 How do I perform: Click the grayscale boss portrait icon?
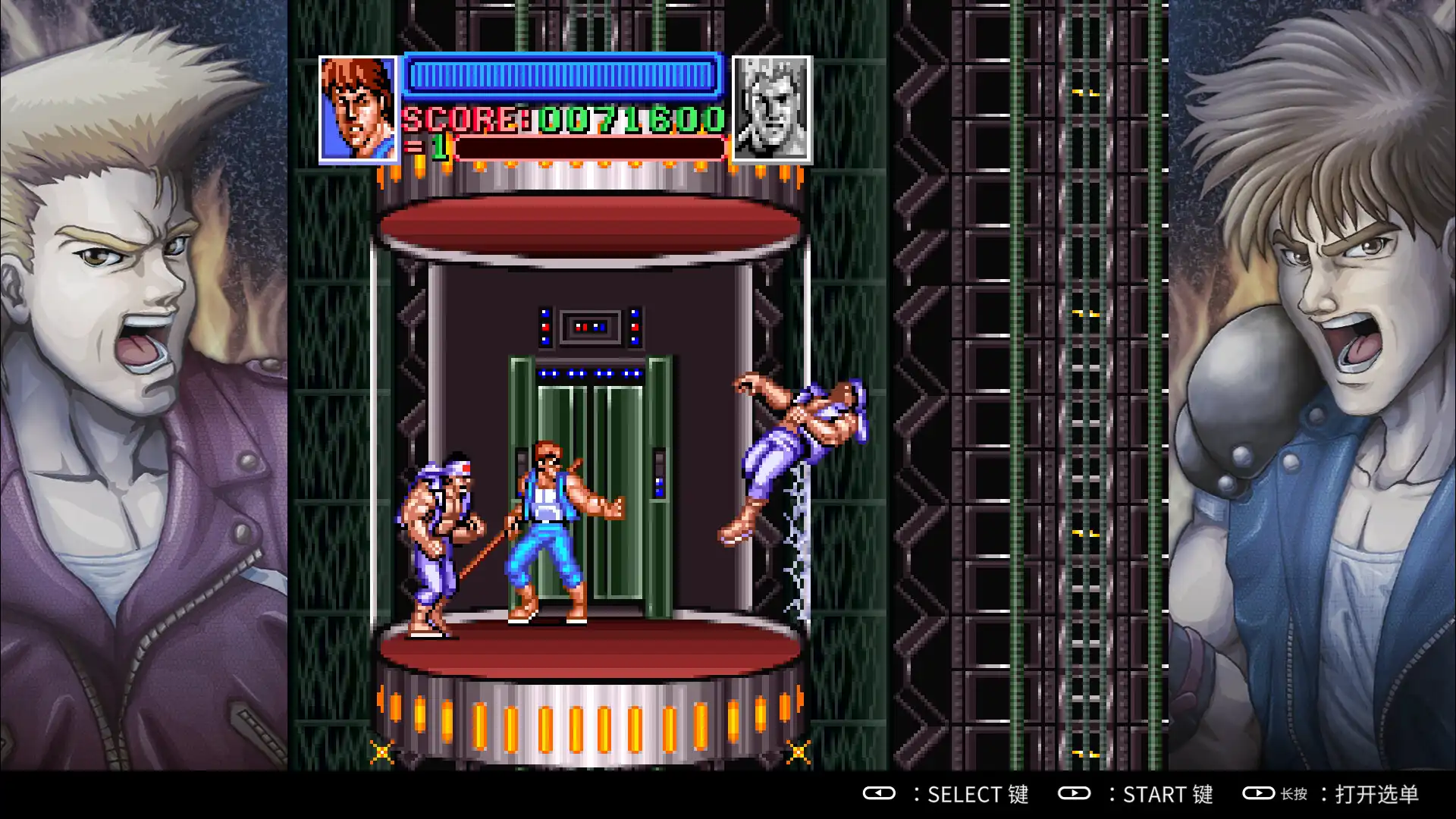770,105
